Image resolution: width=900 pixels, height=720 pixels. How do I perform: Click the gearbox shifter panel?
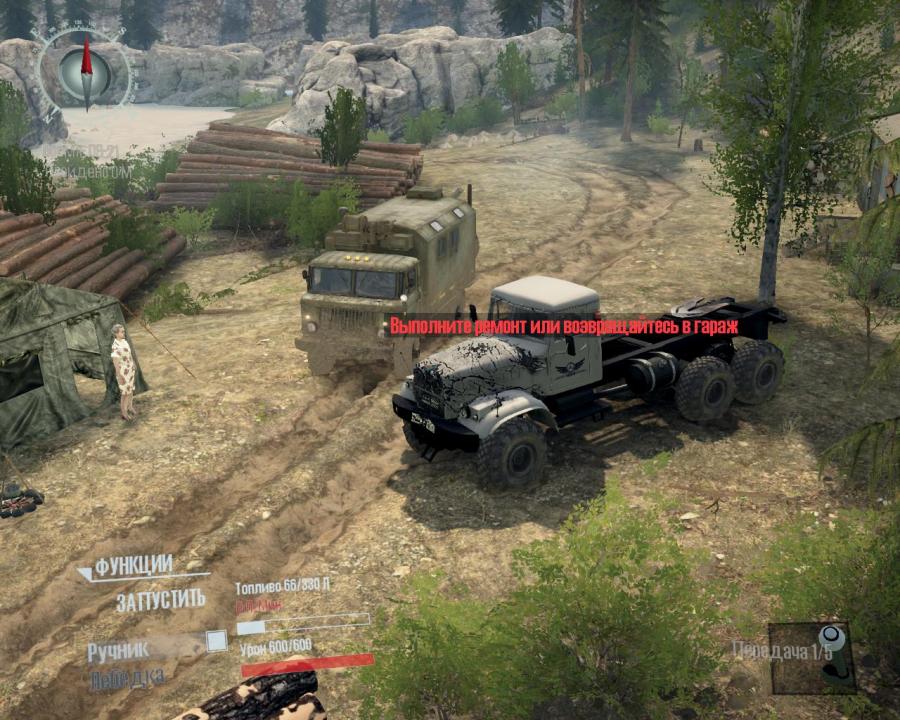pyautogui.click(x=812, y=657)
